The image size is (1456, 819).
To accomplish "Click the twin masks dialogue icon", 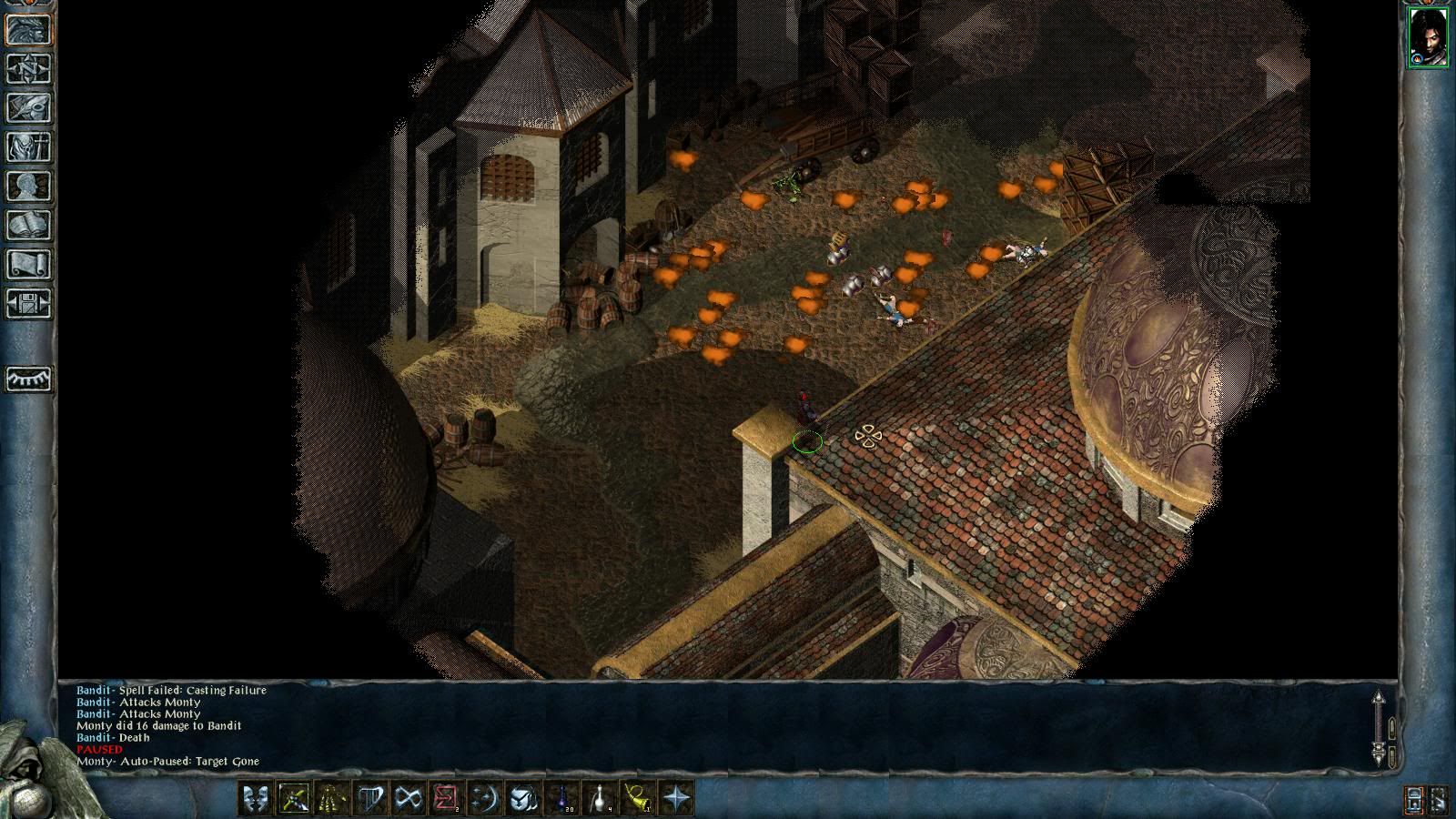I will coord(256,799).
